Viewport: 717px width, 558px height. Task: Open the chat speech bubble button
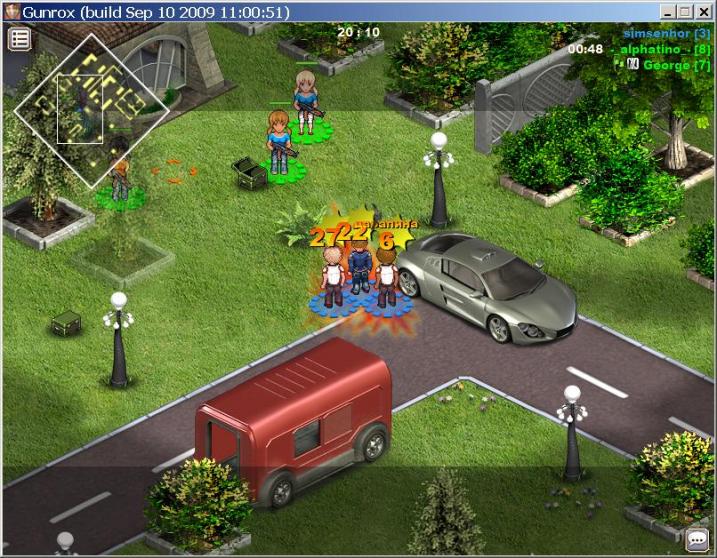697,540
